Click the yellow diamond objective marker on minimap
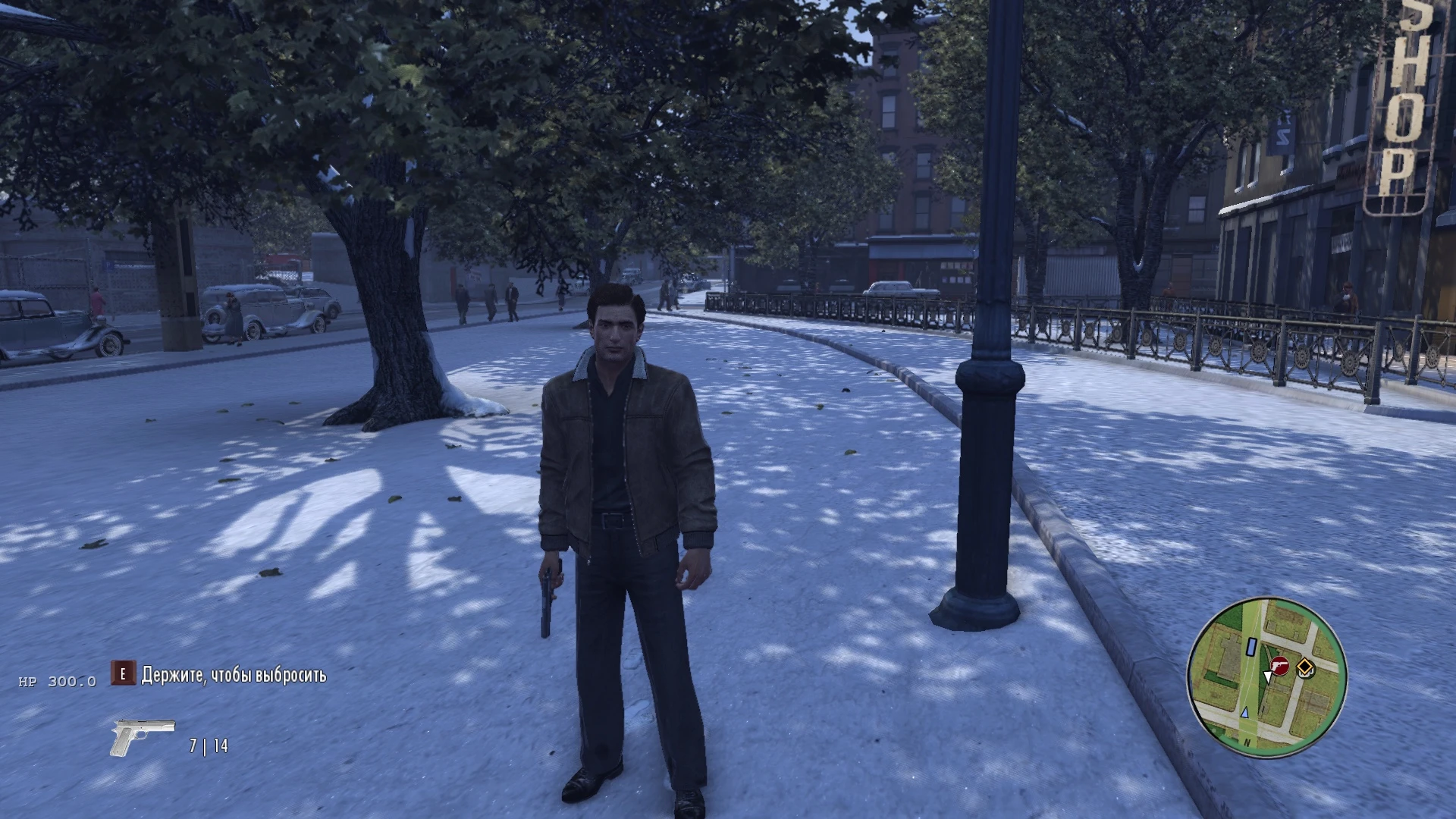1456x819 pixels. (1305, 667)
